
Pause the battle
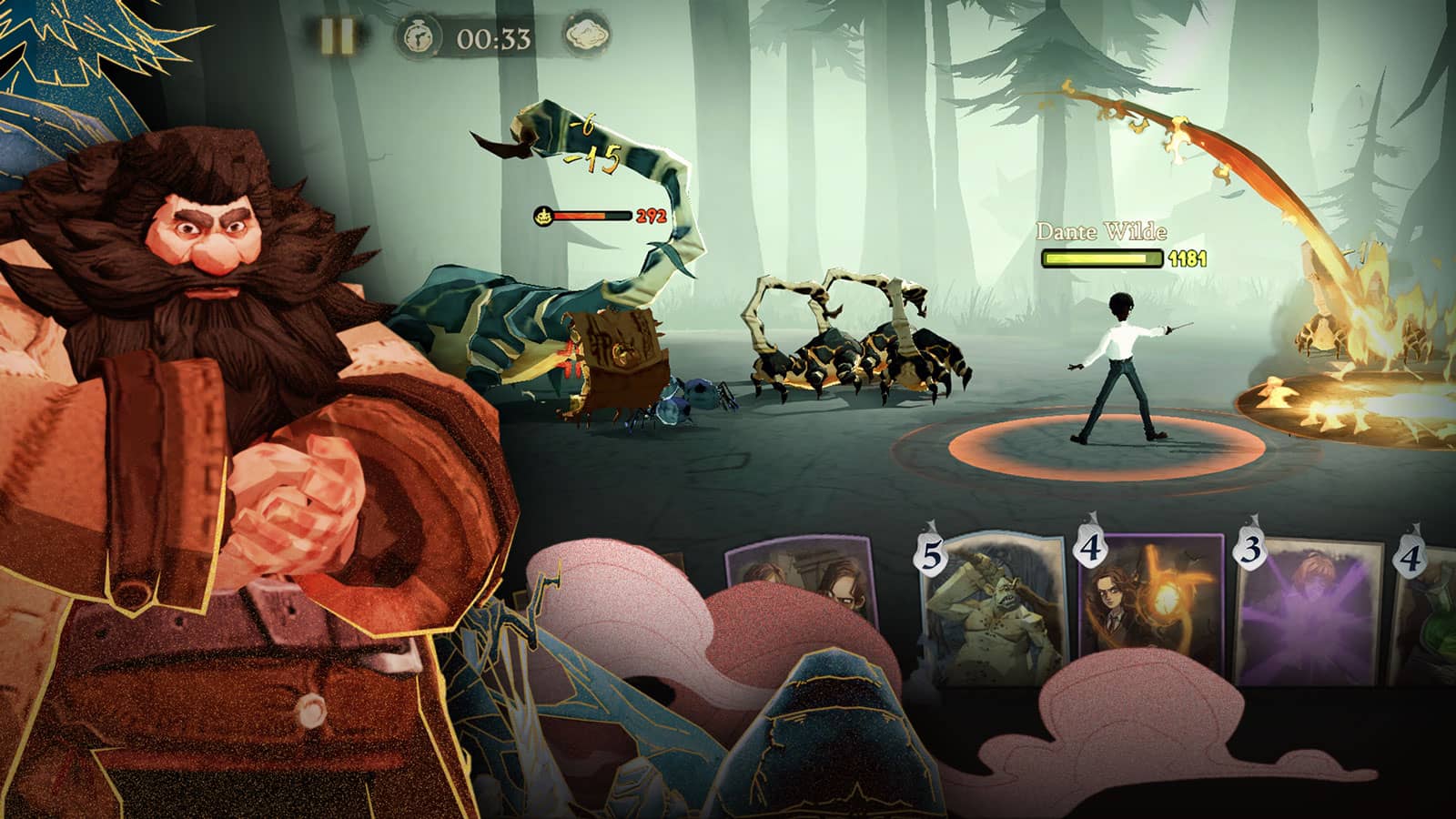pos(337,36)
